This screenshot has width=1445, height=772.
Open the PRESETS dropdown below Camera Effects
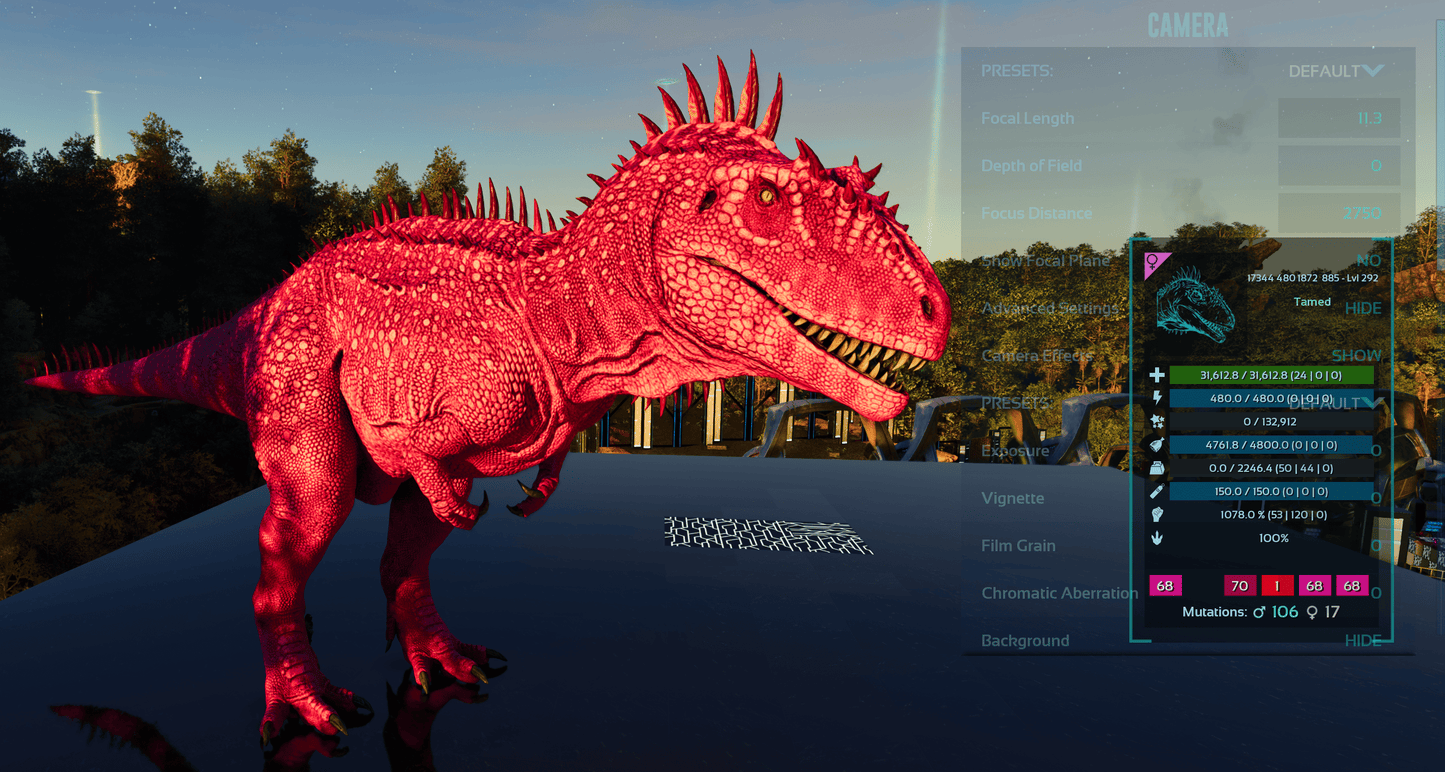pyautogui.click(x=1336, y=403)
